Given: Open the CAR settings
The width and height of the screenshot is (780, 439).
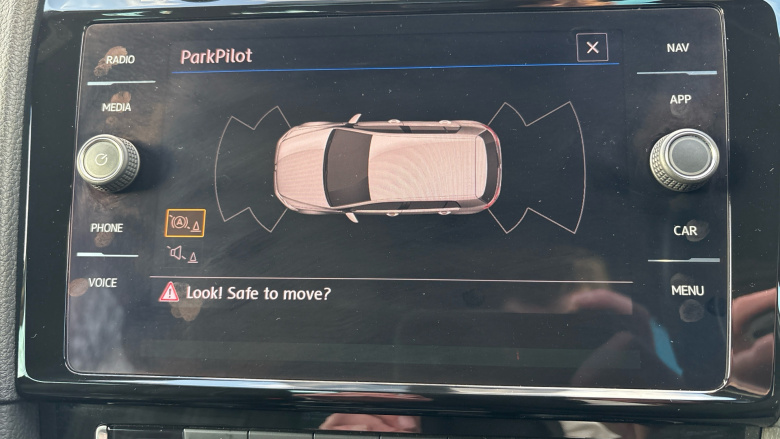Looking at the screenshot, I should 685,231.
